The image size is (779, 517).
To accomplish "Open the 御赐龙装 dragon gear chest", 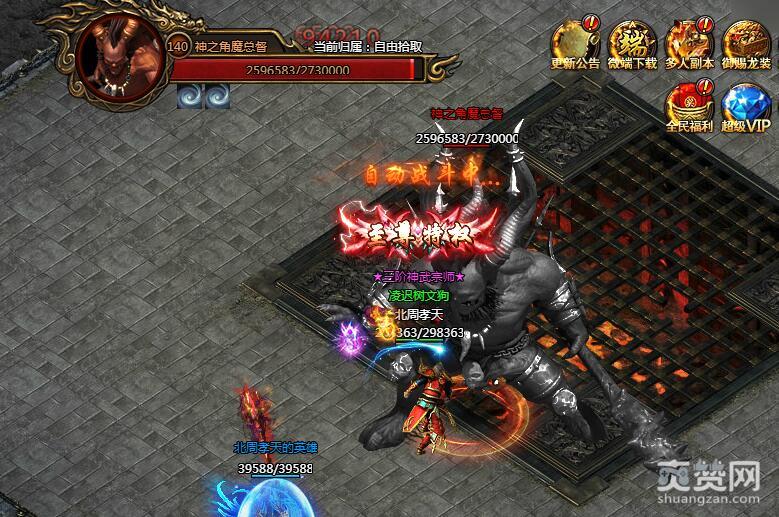I will click(746, 41).
